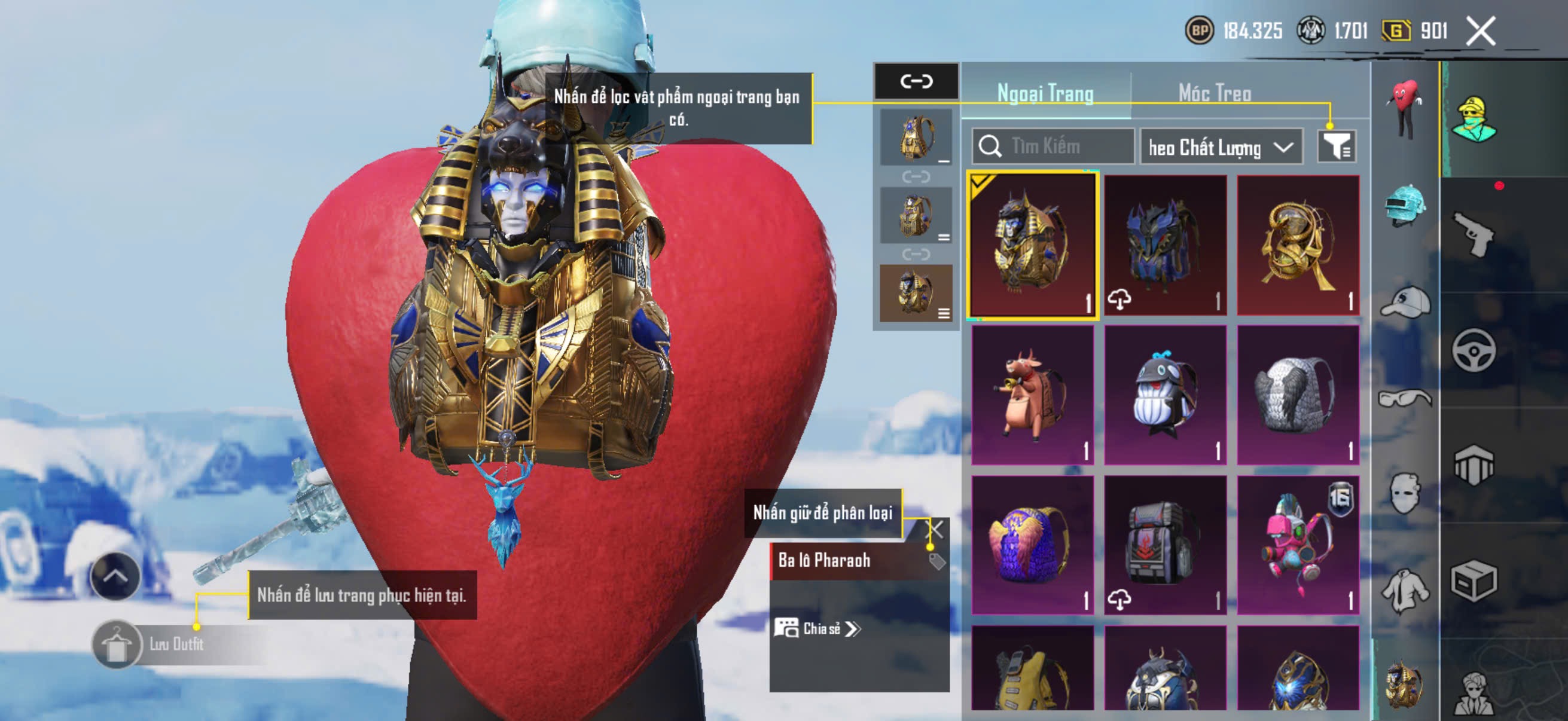Expand the round up-arrow button
1568x721 pixels.
click(115, 576)
